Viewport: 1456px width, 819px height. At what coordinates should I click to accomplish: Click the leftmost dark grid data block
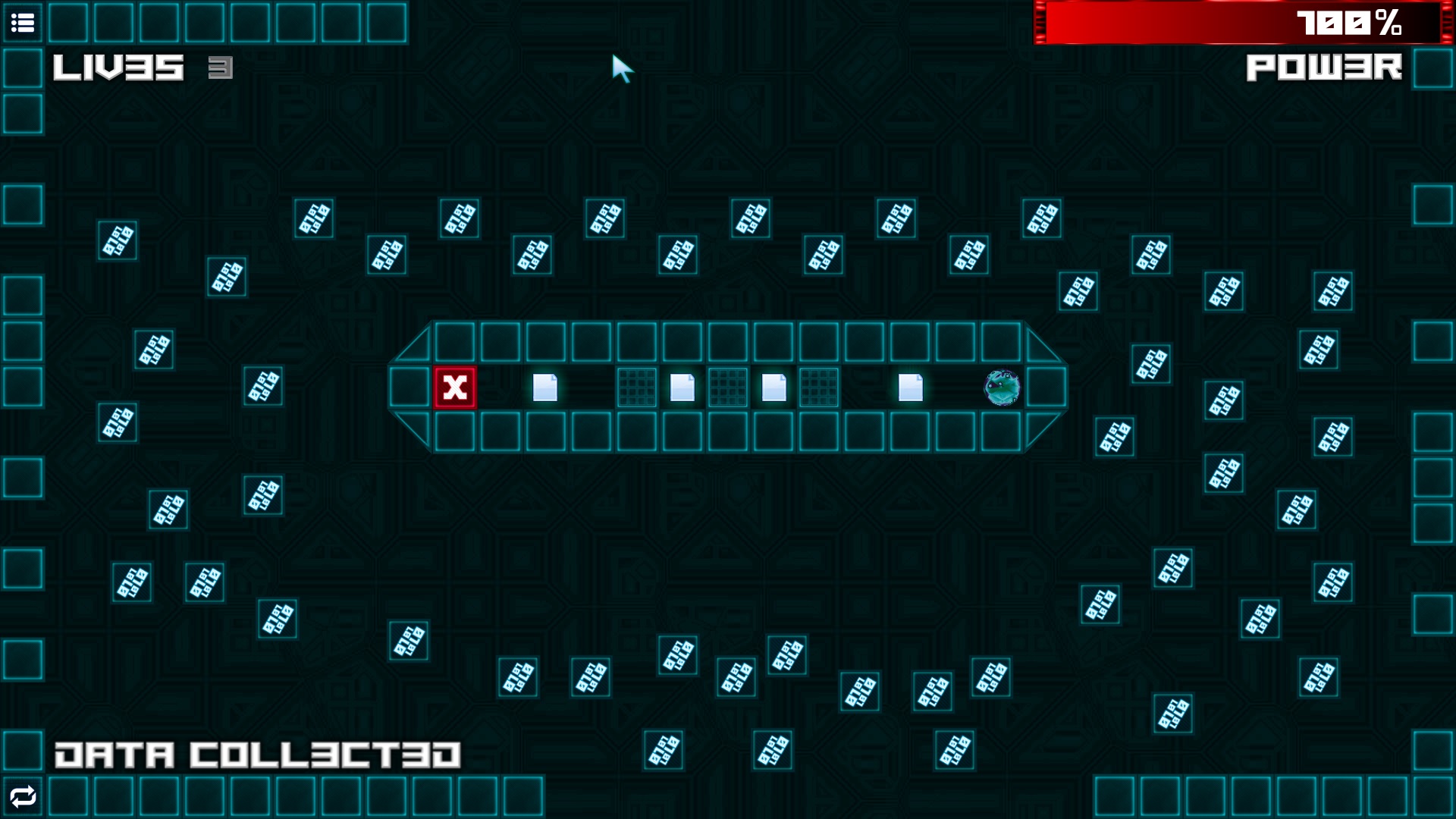pyautogui.click(x=635, y=388)
